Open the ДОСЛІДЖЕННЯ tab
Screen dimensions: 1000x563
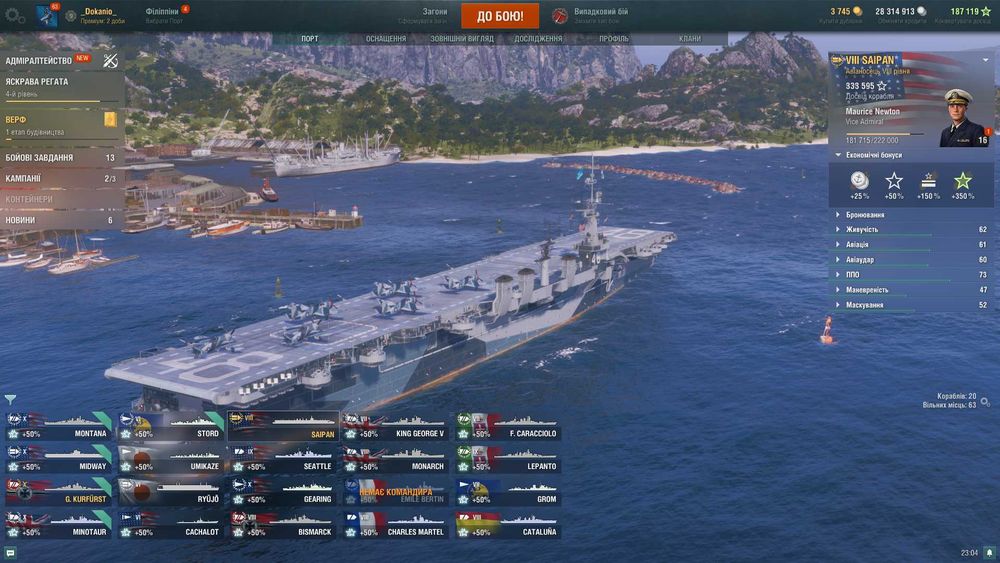pyautogui.click(x=538, y=39)
